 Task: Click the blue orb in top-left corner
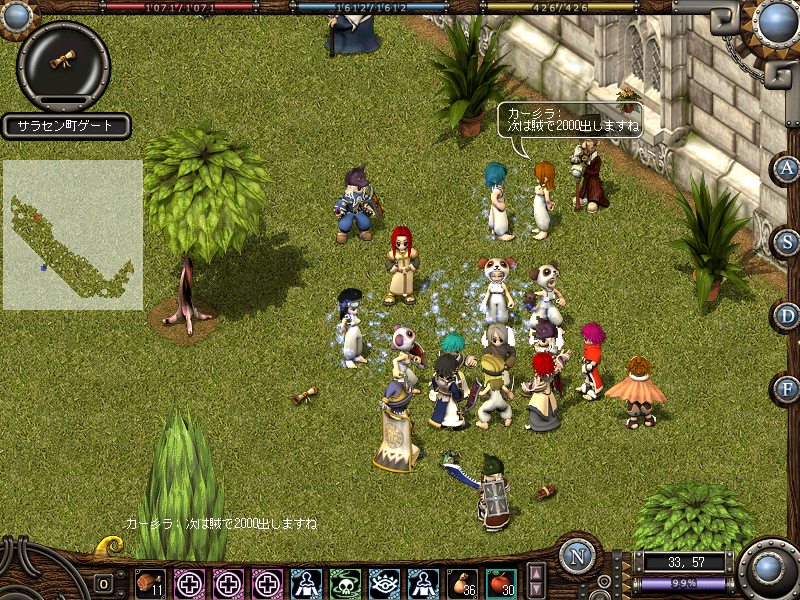click(16, 15)
